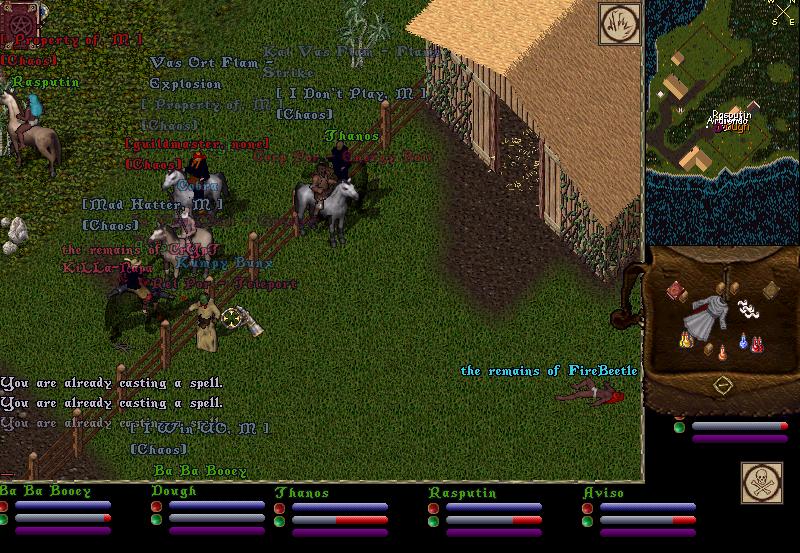This screenshot has height=553, width=800.
Task: Select the blue potion in the backpack
Action: coord(744,342)
